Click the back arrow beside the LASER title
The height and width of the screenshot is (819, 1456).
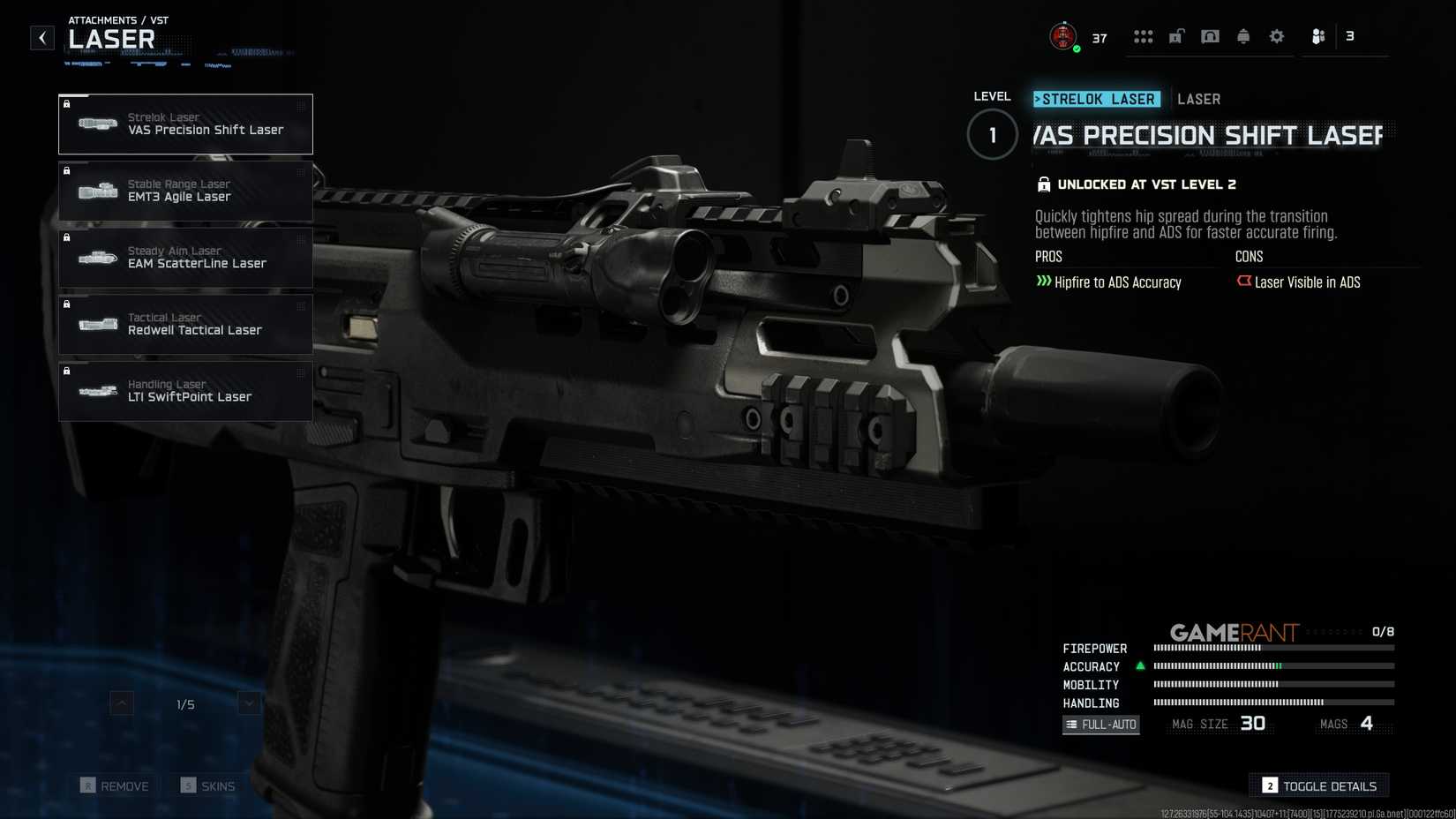(x=41, y=37)
